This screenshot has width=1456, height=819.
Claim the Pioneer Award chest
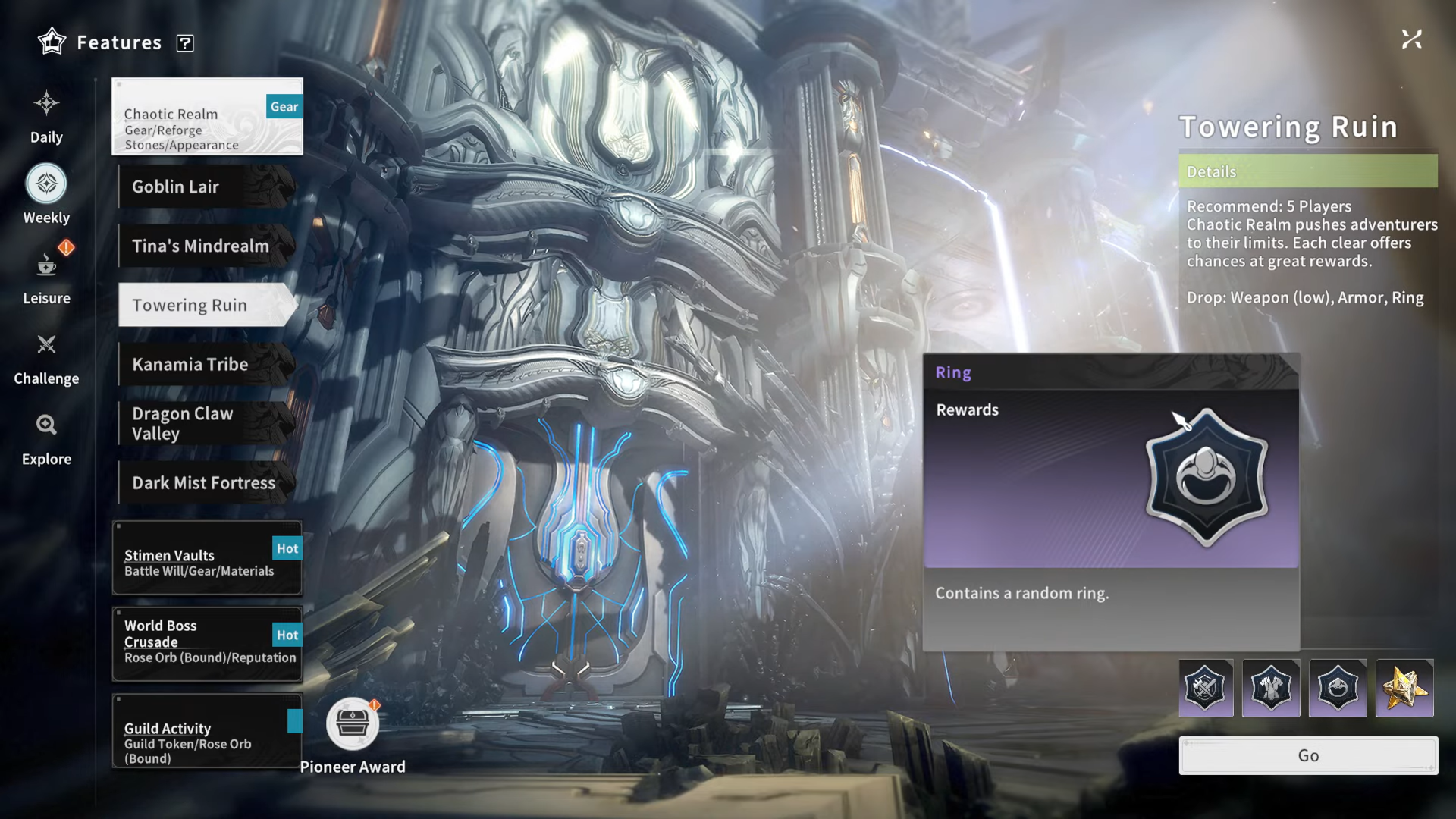pyautogui.click(x=353, y=723)
